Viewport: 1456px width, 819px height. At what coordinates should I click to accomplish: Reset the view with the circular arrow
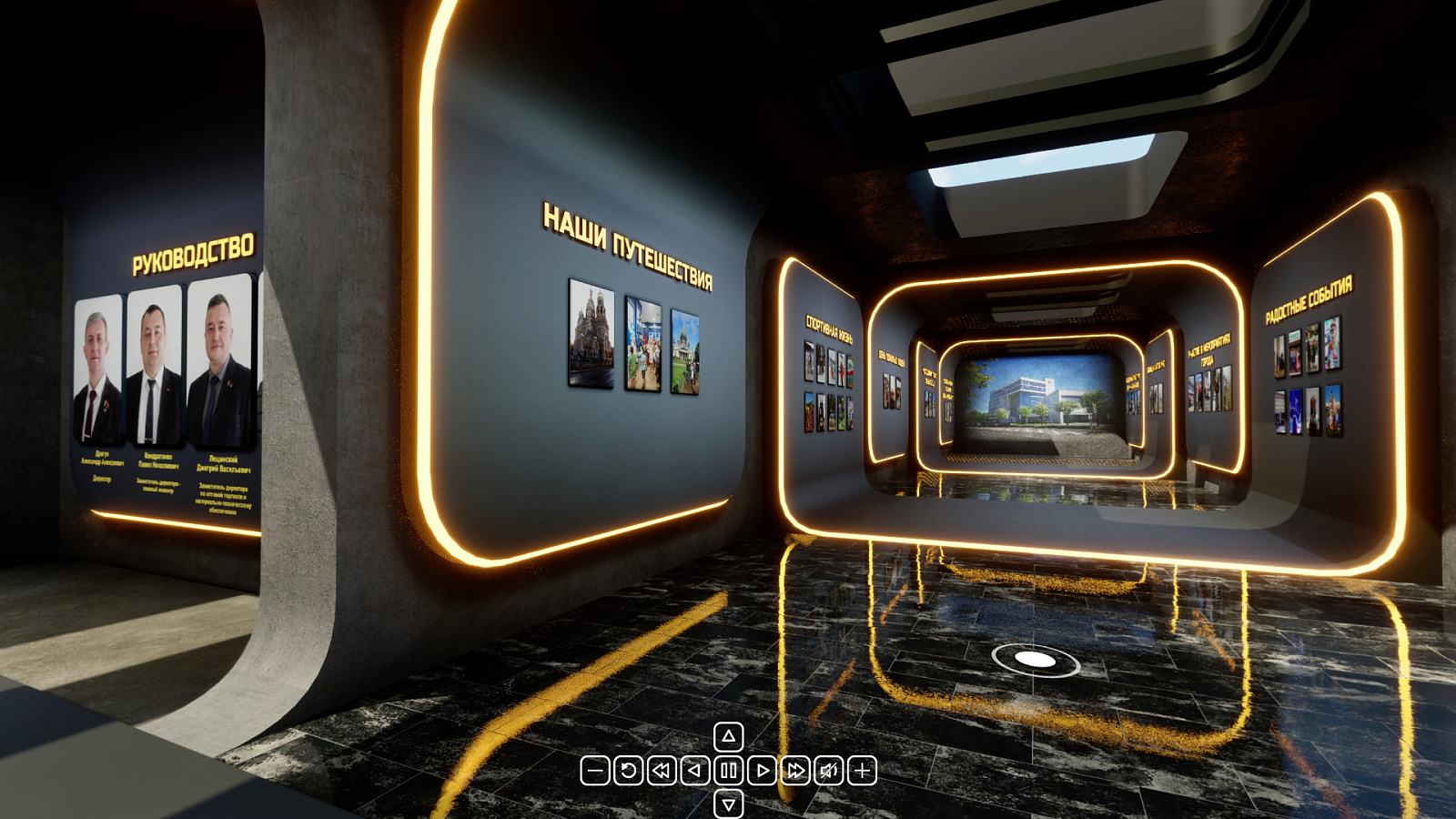(628, 771)
